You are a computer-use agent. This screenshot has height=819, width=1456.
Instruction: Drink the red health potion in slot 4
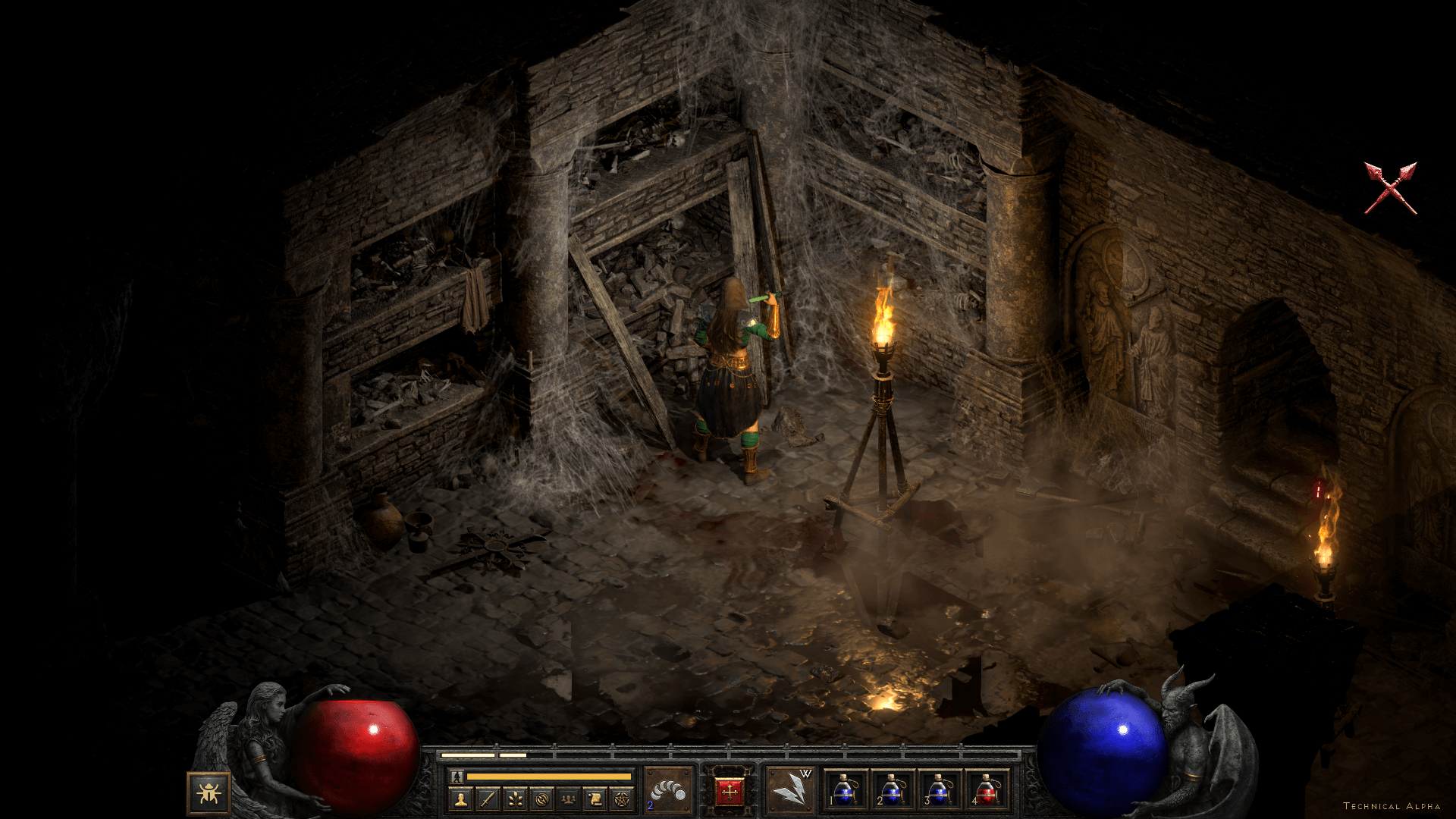click(x=985, y=790)
